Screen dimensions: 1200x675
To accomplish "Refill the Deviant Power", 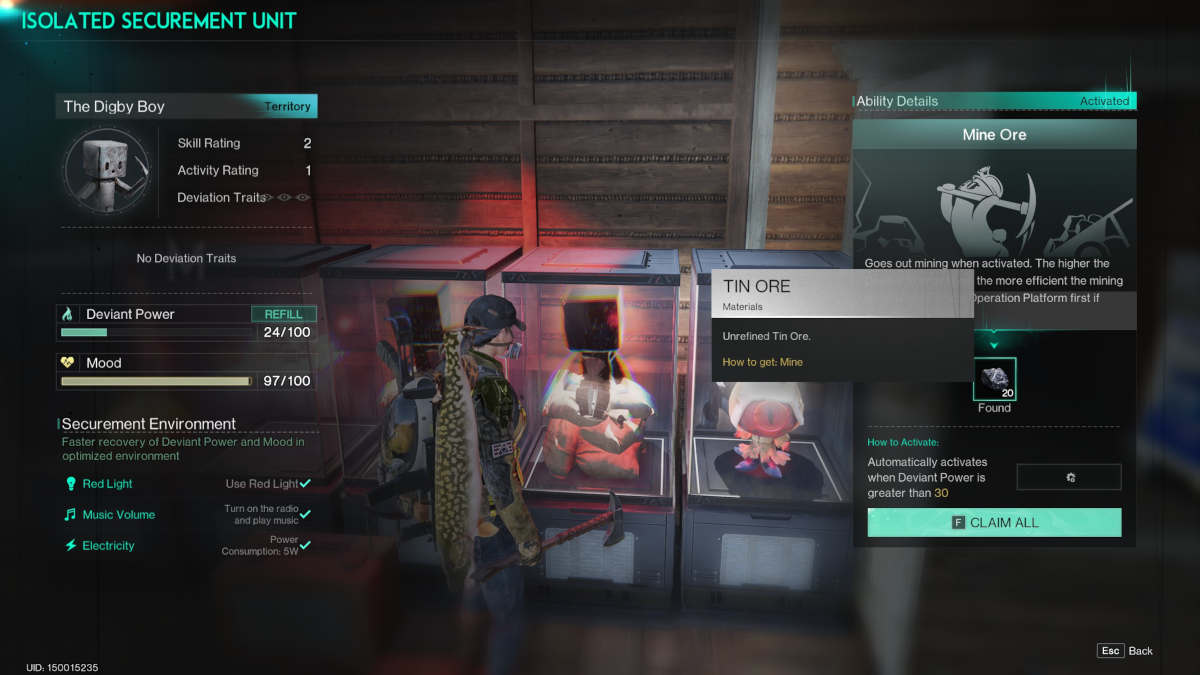I will coord(283,314).
